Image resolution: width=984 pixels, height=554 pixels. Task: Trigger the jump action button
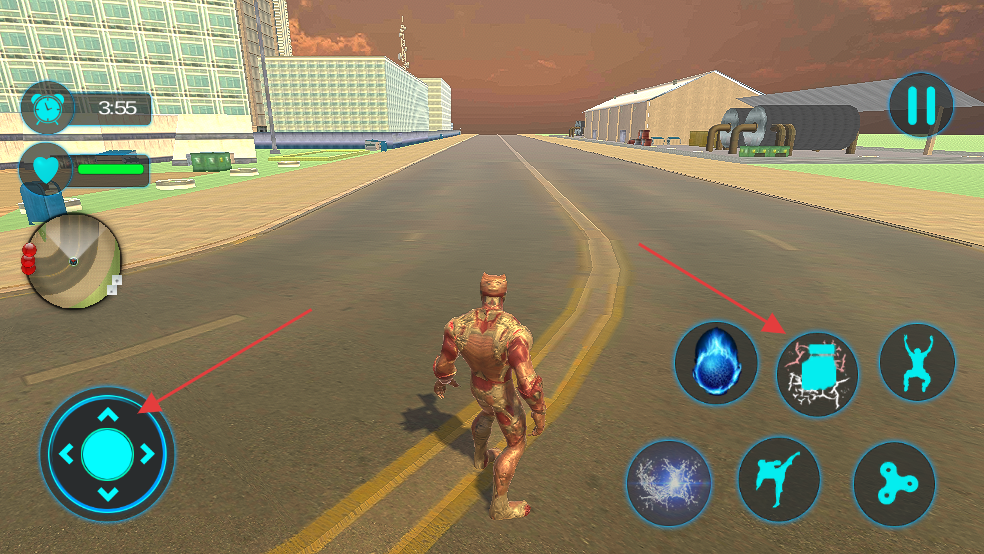pyautogui.click(x=917, y=362)
